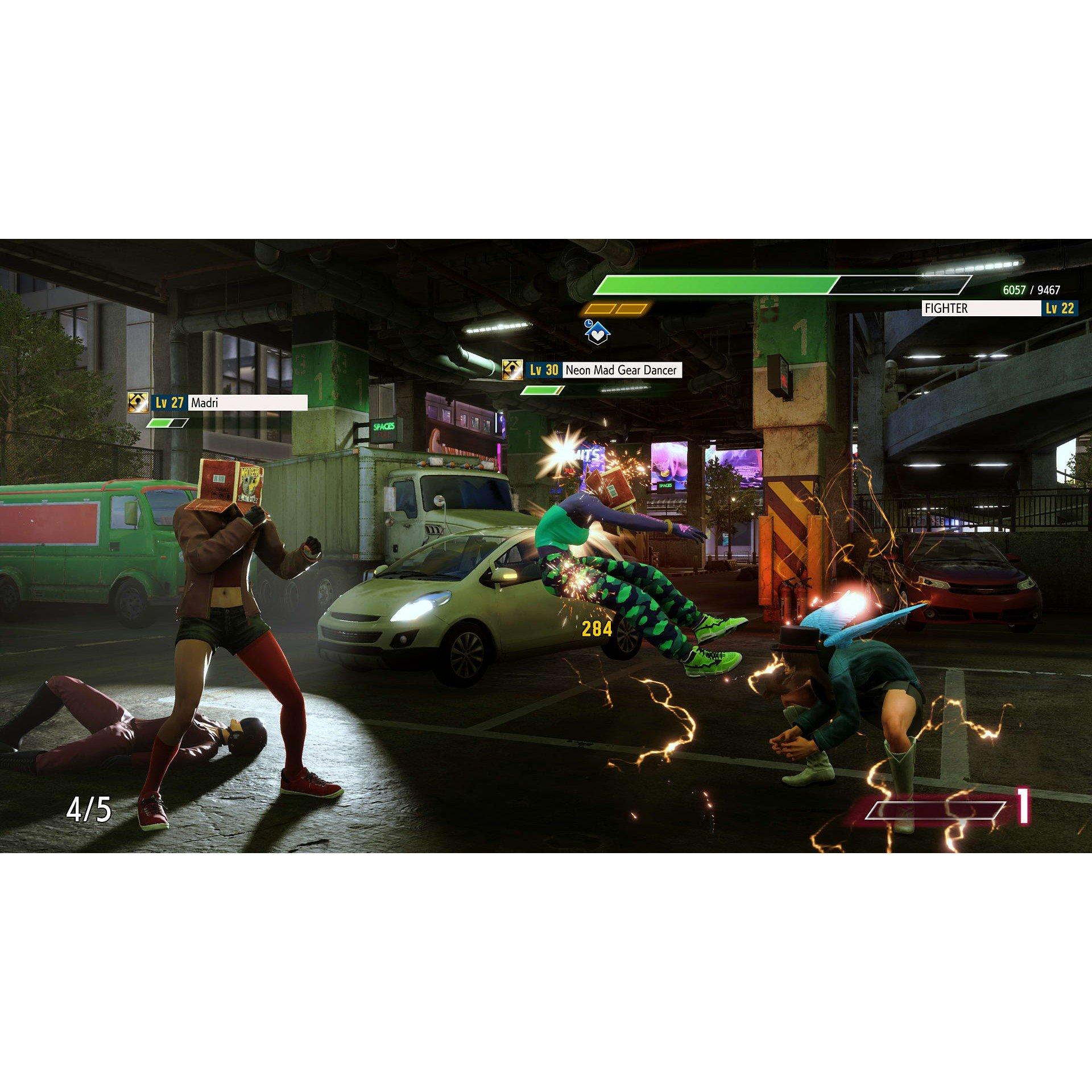Click the Neon Mad Gear Dancer's diamond badge
The image size is (1092, 1092).
[513, 369]
